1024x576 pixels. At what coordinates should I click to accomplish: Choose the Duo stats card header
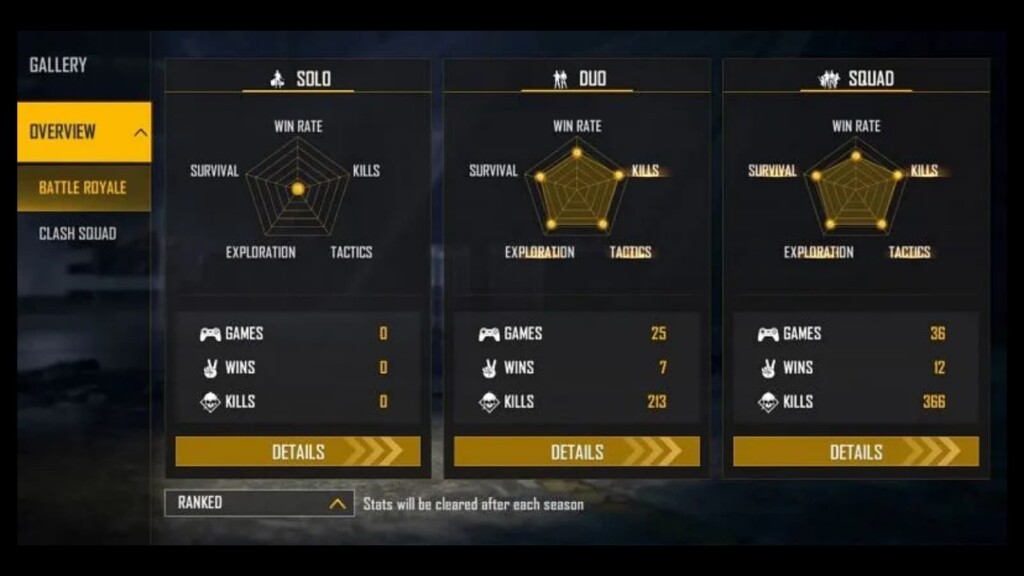(578, 78)
